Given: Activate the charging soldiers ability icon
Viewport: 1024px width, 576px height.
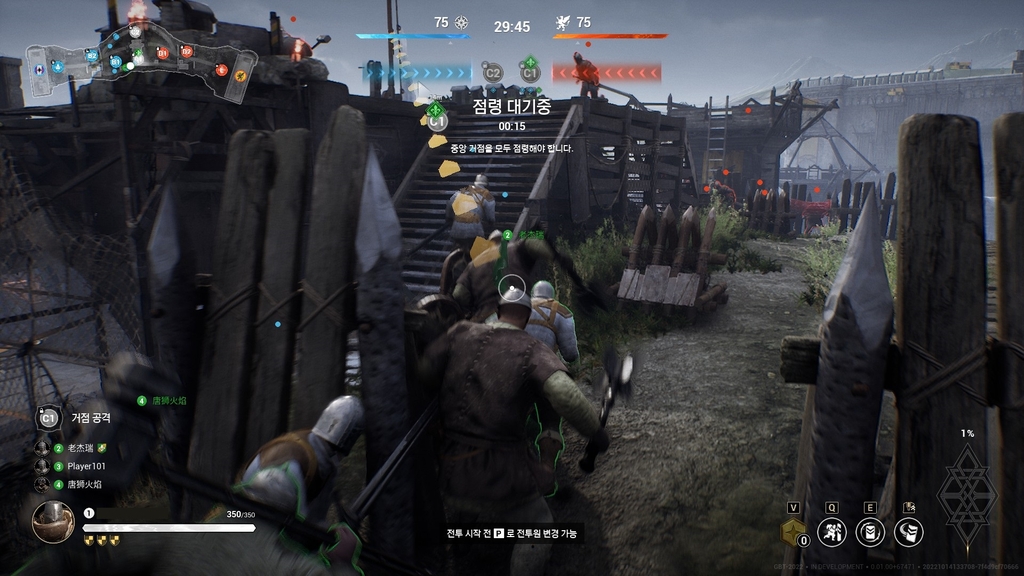Looking at the screenshot, I should 832,531.
